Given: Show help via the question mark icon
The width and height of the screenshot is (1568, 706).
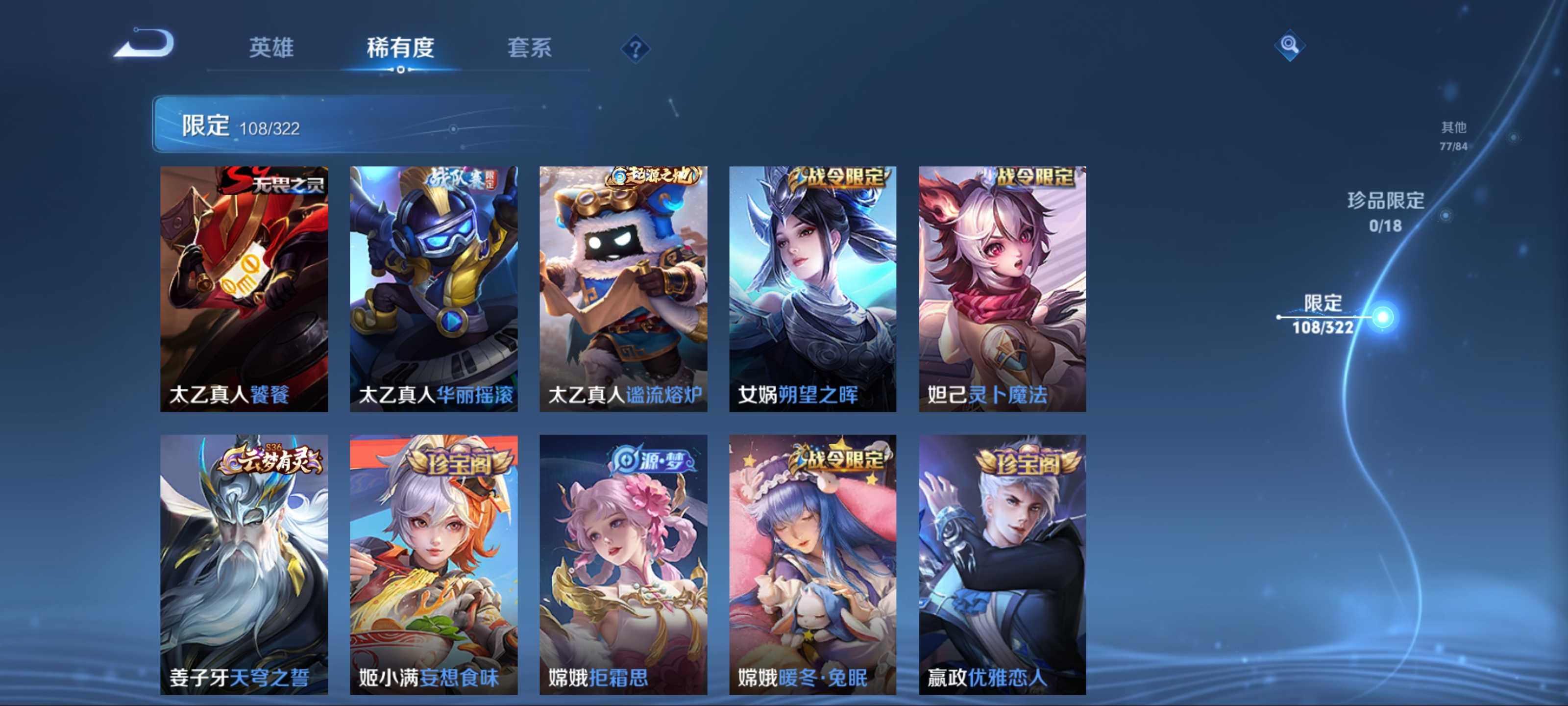Looking at the screenshot, I should pyautogui.click(x=635, y=49).
